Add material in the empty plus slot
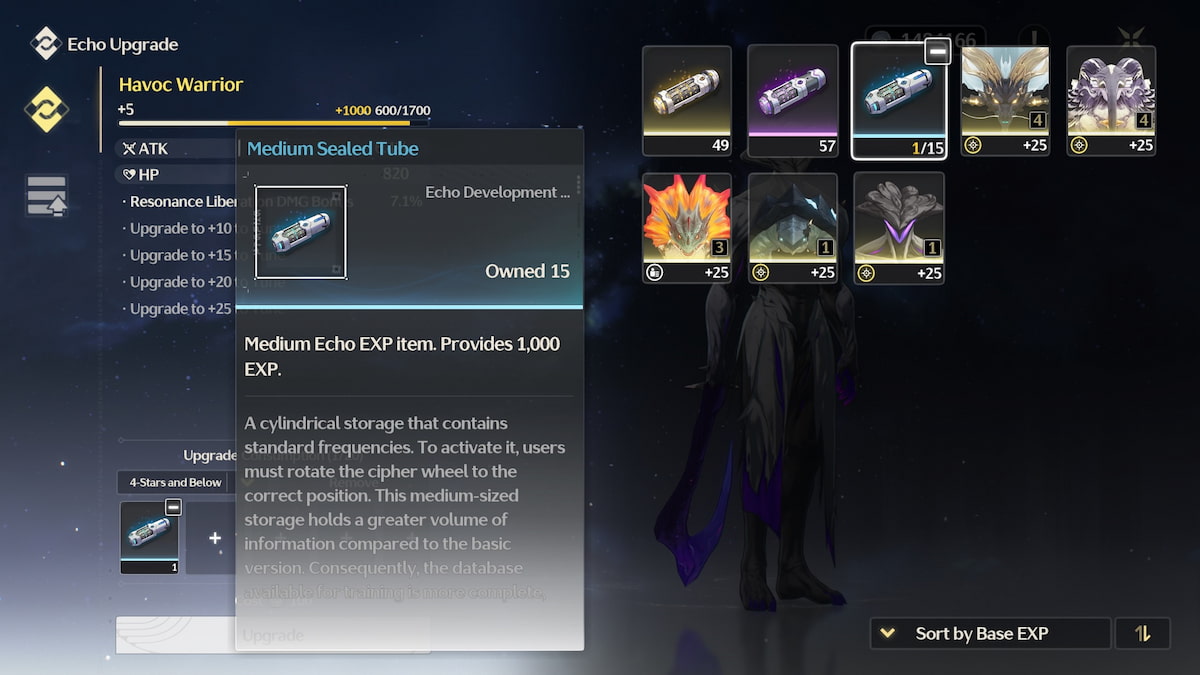The width and height of the screenshot is (1200, 675). click(x=214, y=538)
